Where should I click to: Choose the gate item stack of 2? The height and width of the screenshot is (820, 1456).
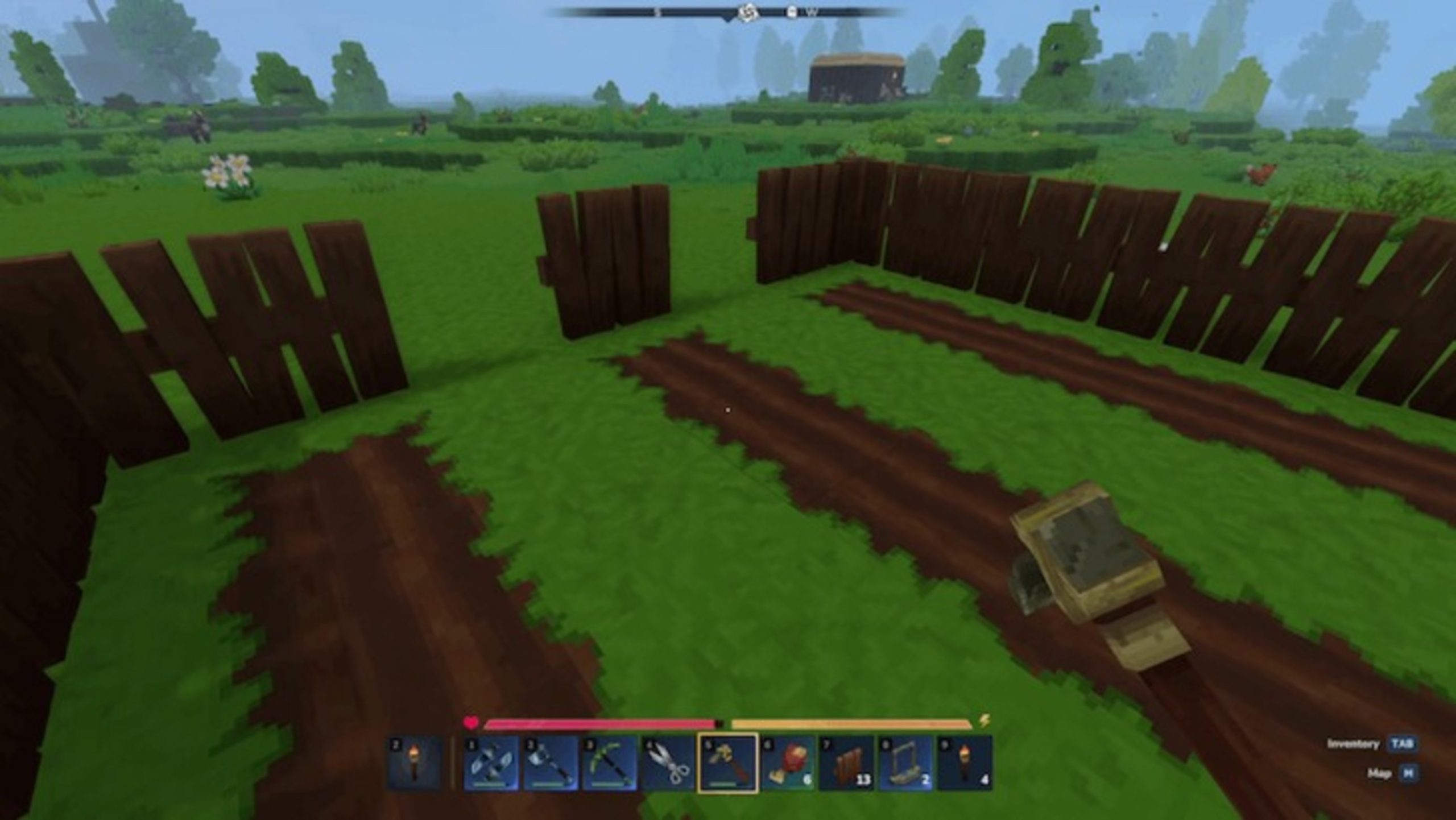[x=905, y=763]
